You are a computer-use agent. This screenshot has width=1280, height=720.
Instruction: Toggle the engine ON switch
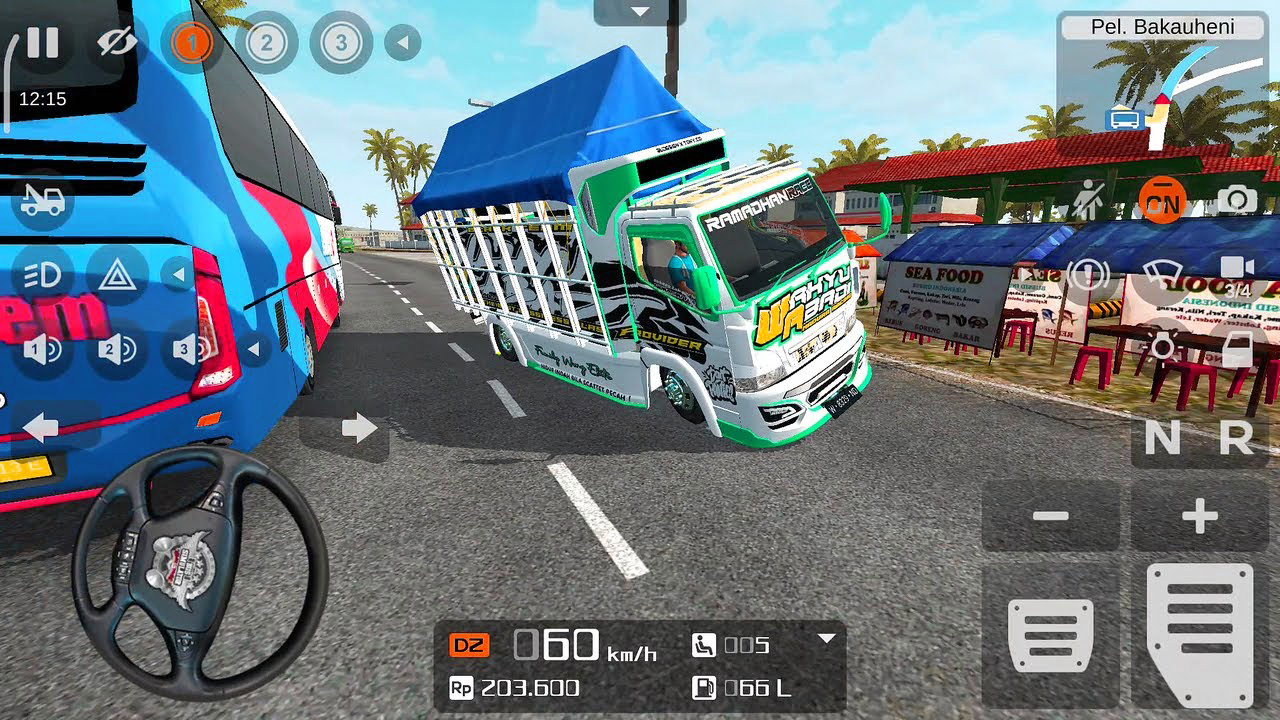point(1163,200)
